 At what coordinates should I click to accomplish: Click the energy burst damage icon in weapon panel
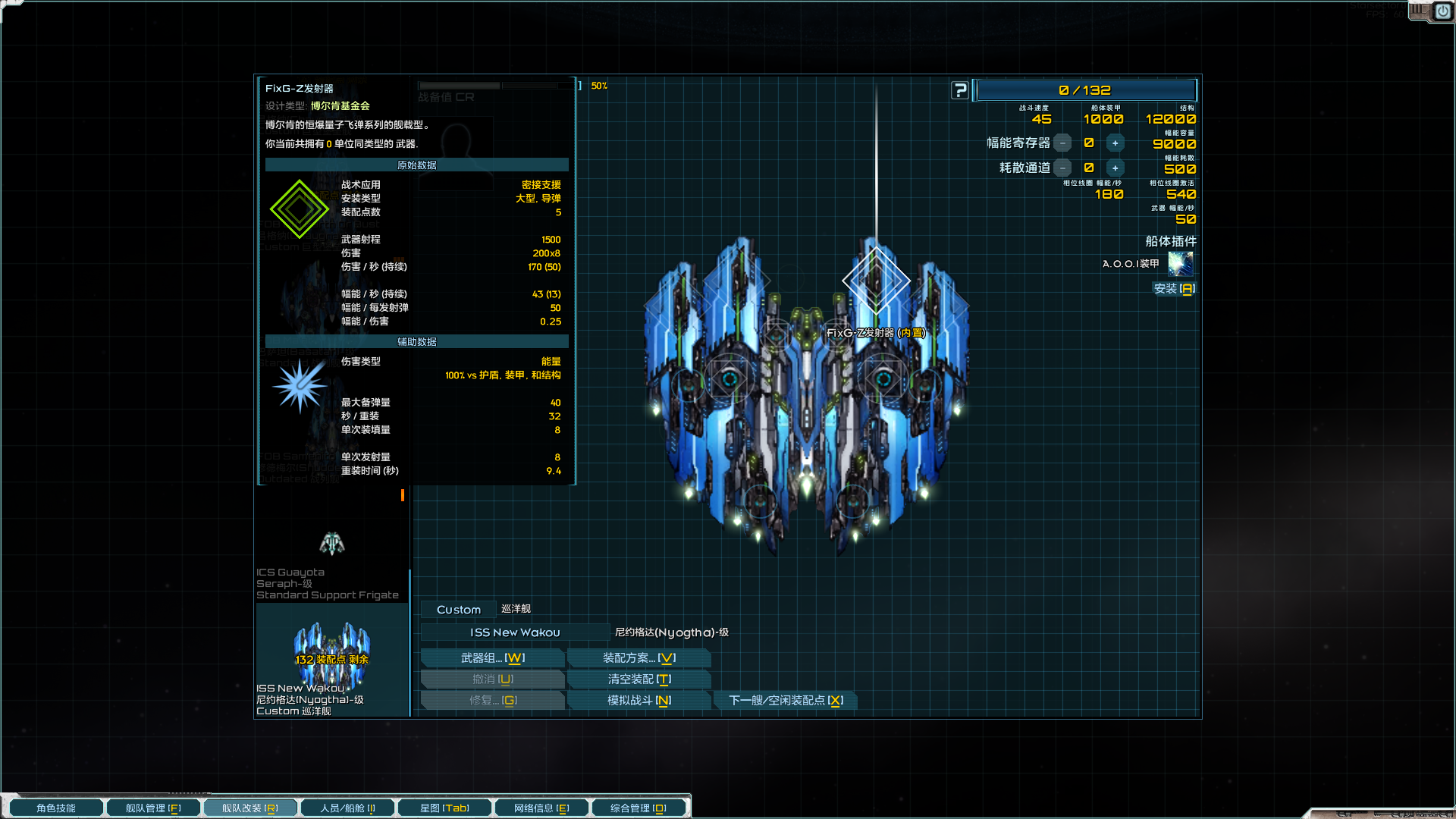click(x=301, y=385)
